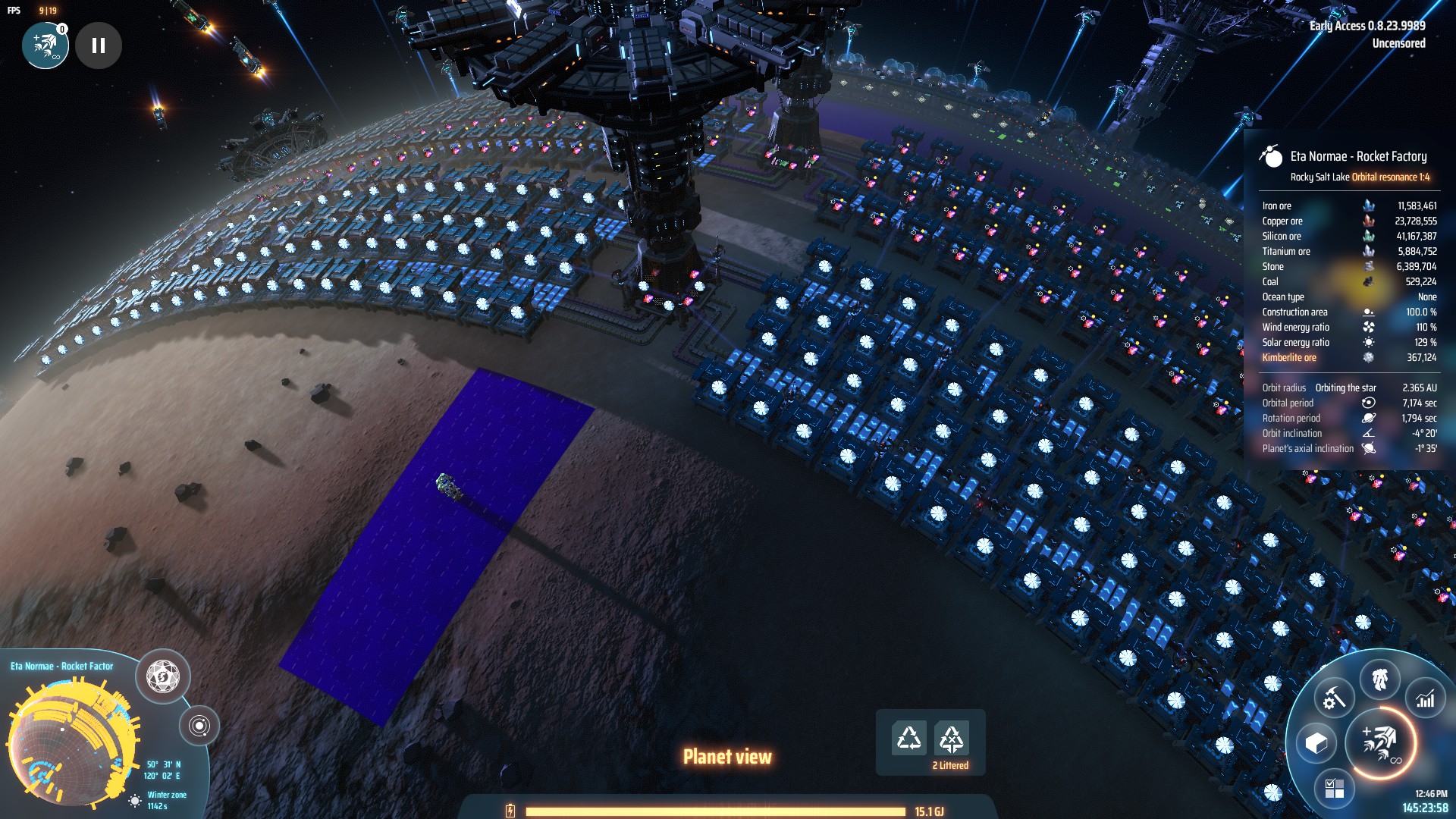Open the Dyson sphere editor button

[x=162, y=676]
